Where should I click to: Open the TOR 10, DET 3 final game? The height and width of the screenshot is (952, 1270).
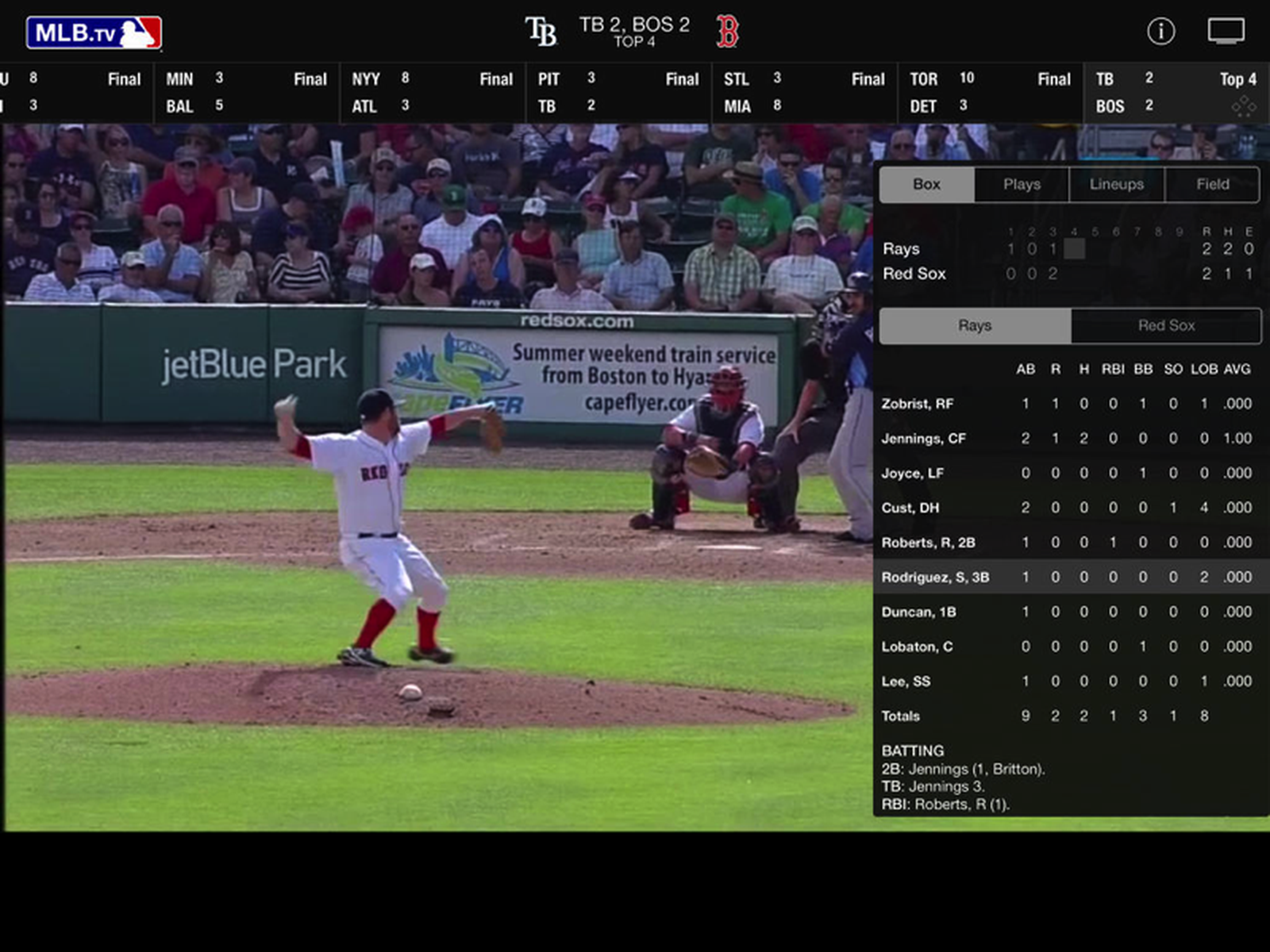click(991, 91)
